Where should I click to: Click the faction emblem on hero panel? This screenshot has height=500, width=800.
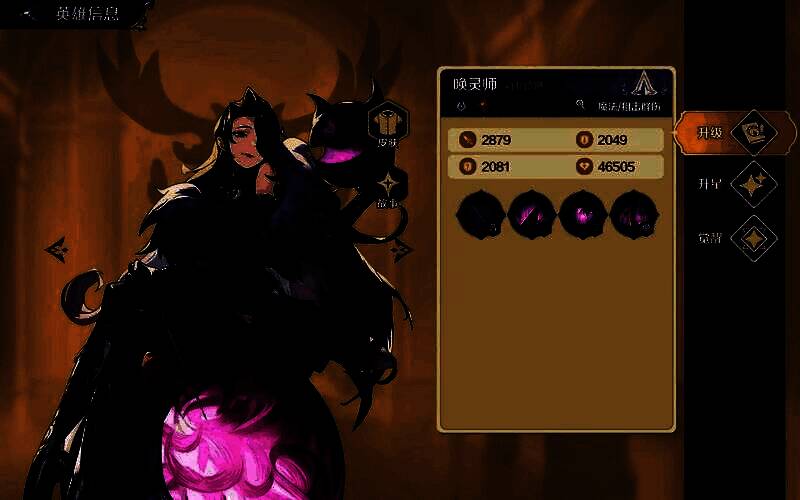tap(643, 85)
